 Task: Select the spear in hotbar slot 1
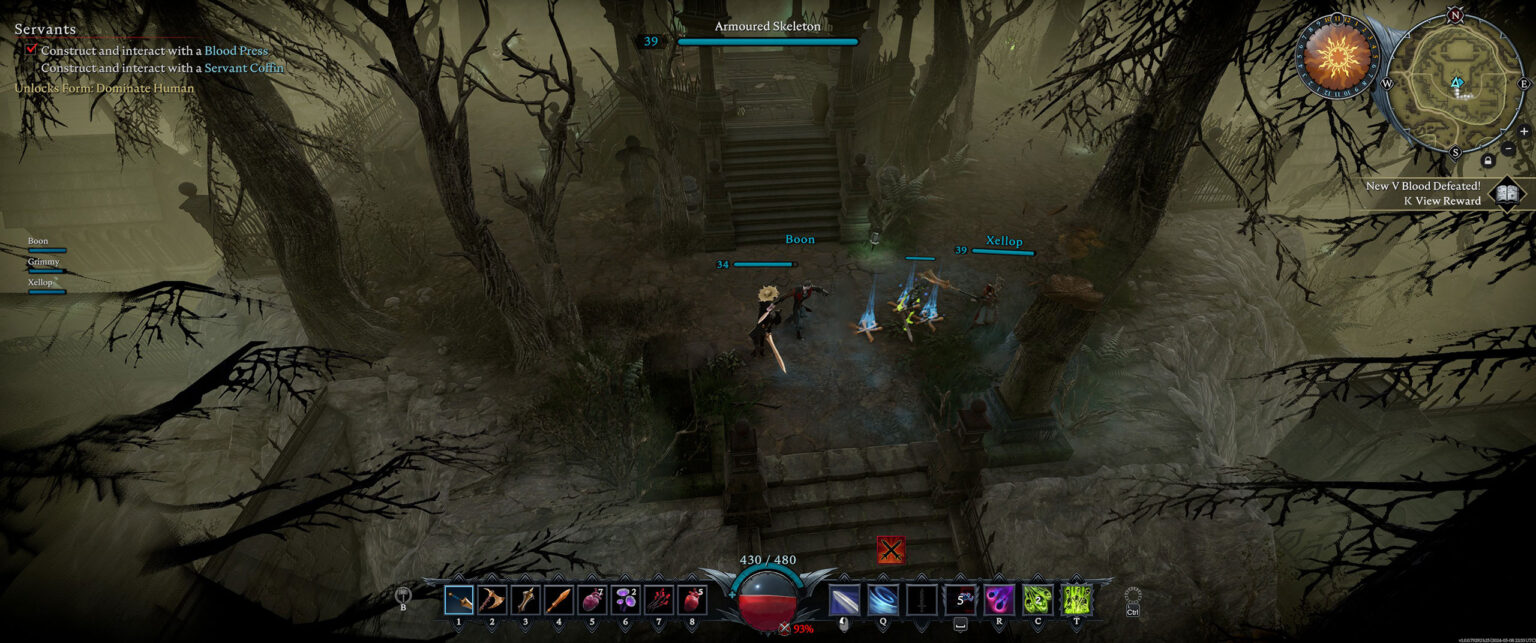(x=459, y=599)
